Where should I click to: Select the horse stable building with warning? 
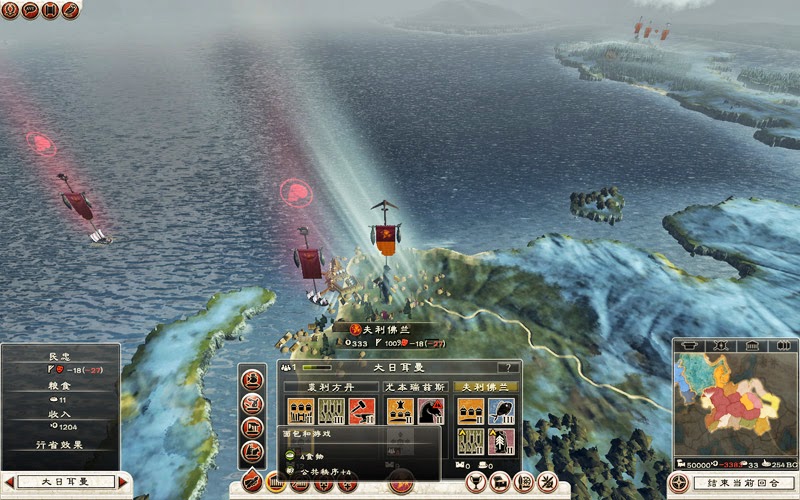pyautogui.click(x=431, y=411)
